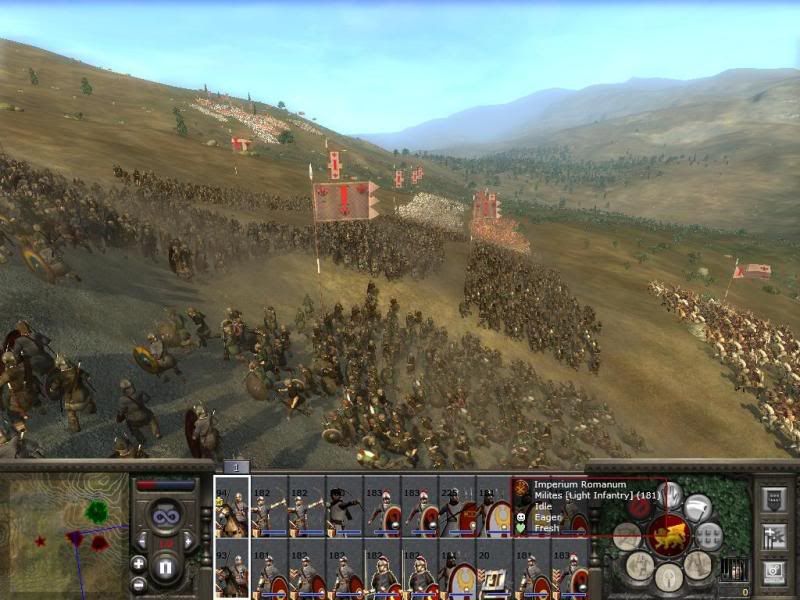The height and width of the screenshot is (600, 800).
Task: Select the black-hooded archer unit card
Action: coord(344,507)
